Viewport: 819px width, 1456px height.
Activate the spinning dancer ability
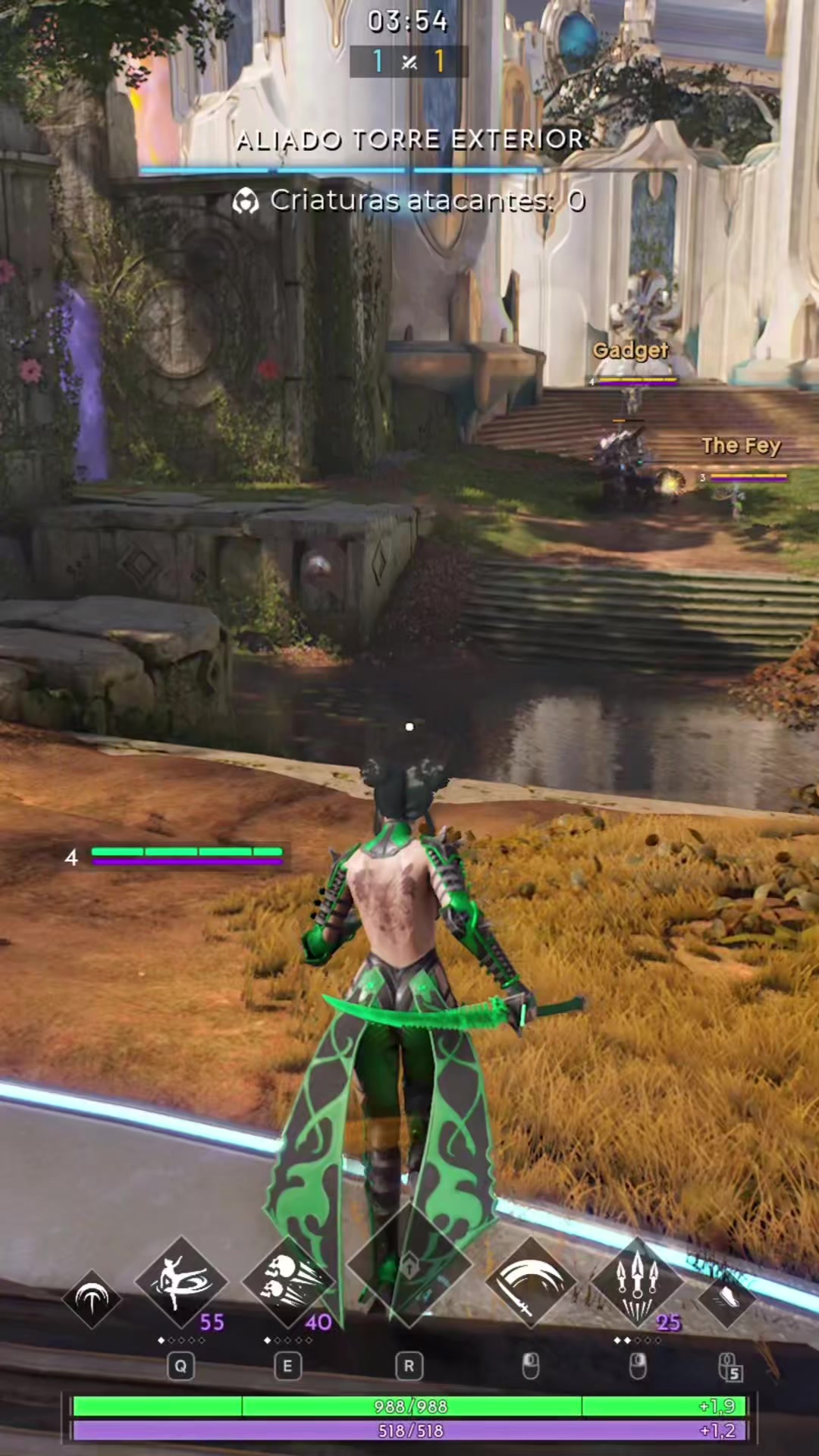point(180,1282)
